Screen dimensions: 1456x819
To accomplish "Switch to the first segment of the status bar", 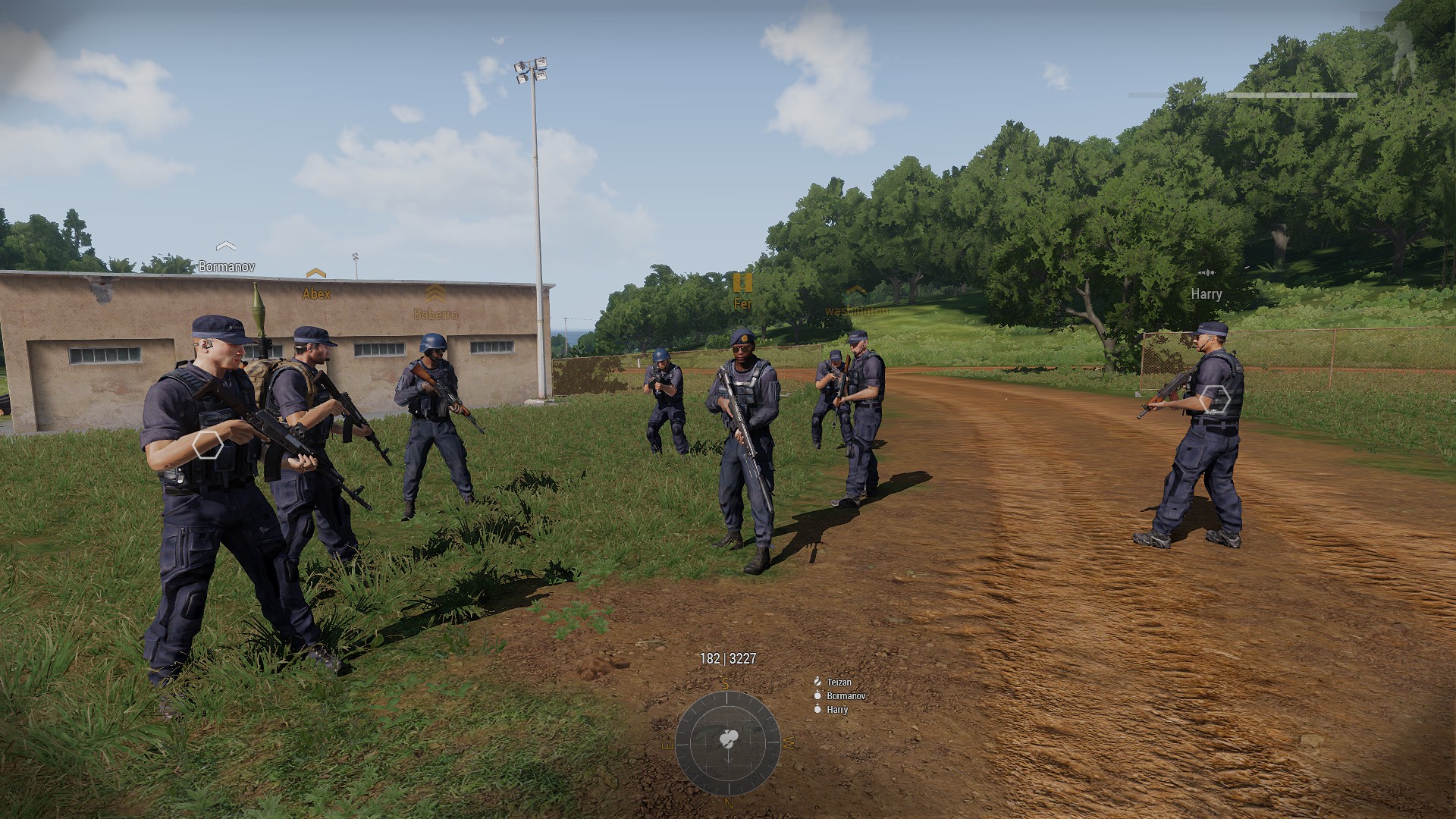I will (1244, 96).
